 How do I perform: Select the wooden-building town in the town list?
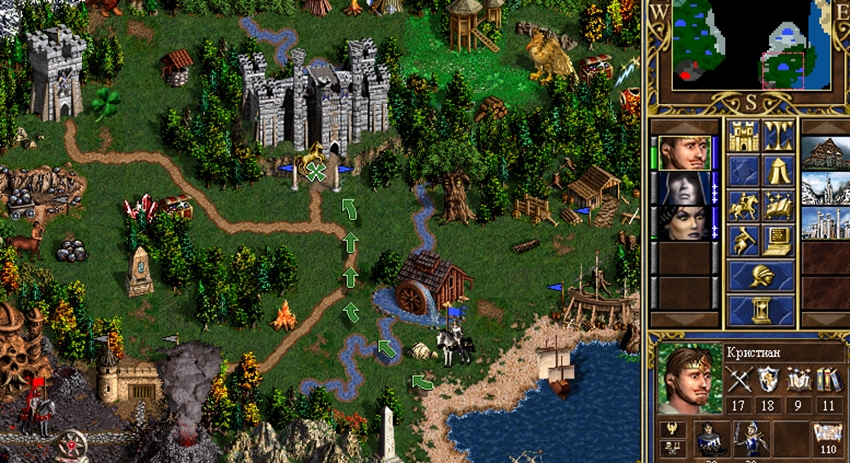click(x=826, y=153)
